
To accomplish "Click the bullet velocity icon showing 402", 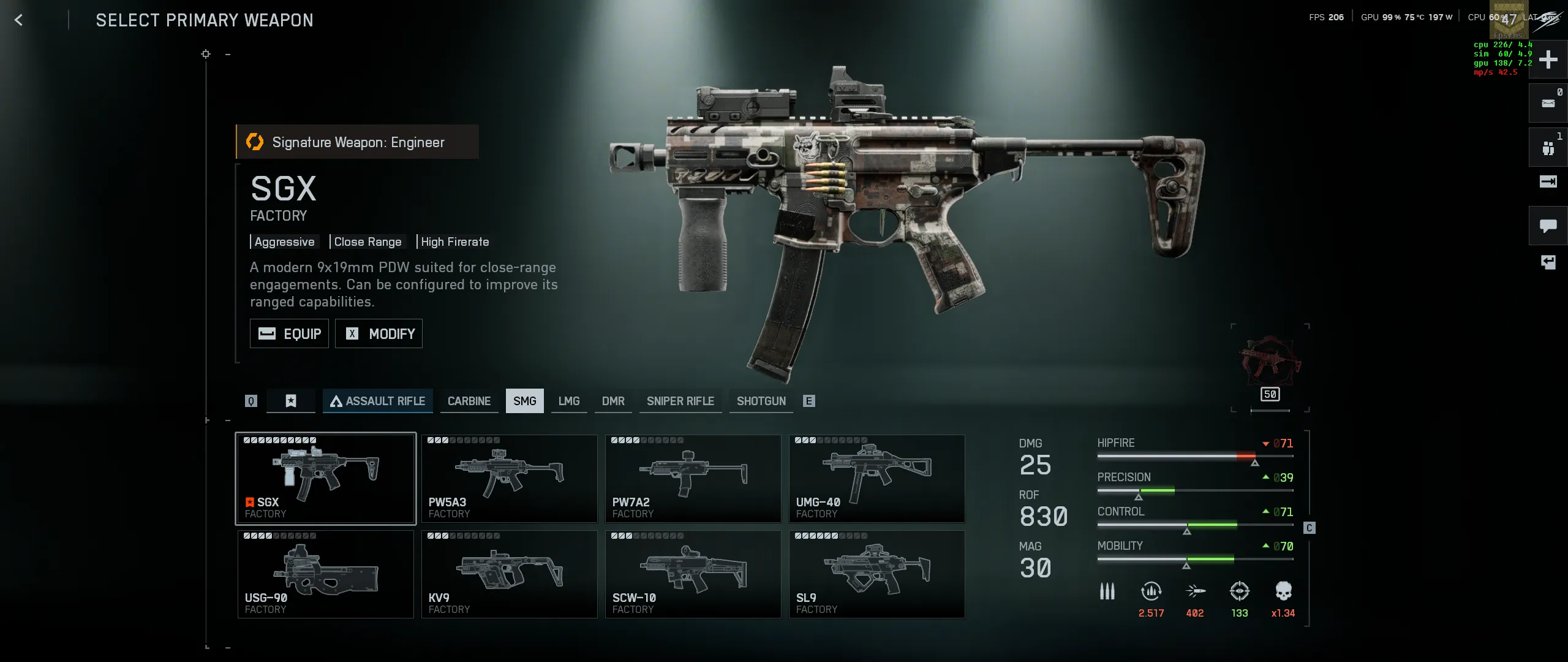I will (x=1195, y=592).
